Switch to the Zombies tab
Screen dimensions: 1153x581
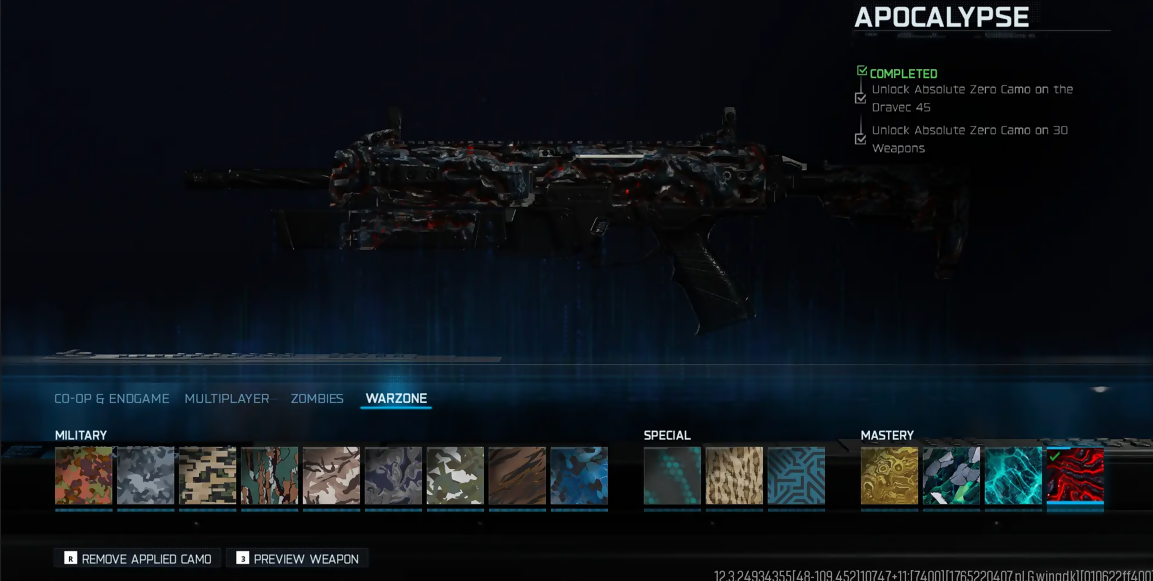317,399
